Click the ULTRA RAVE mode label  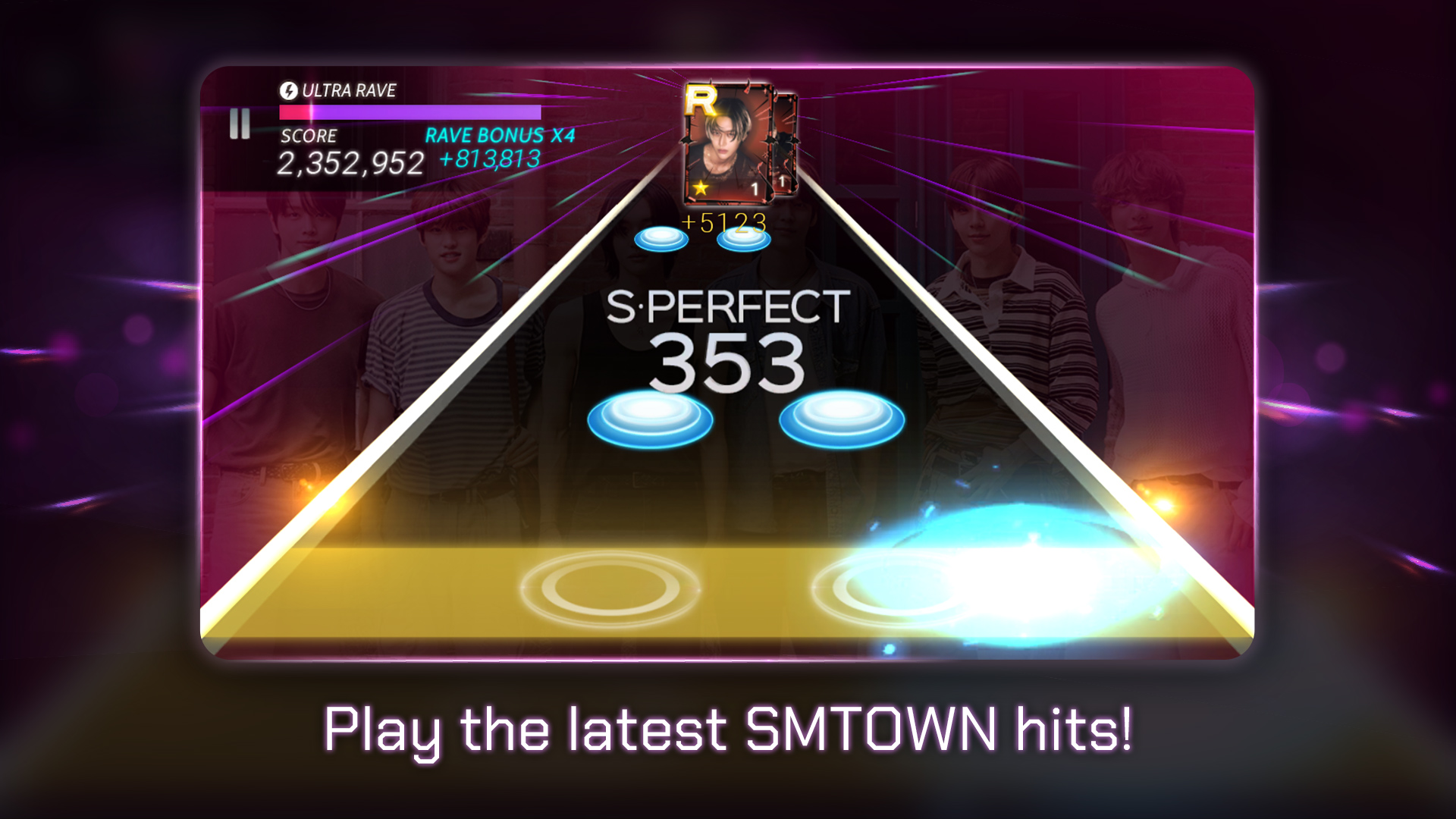tap(350, 91)
